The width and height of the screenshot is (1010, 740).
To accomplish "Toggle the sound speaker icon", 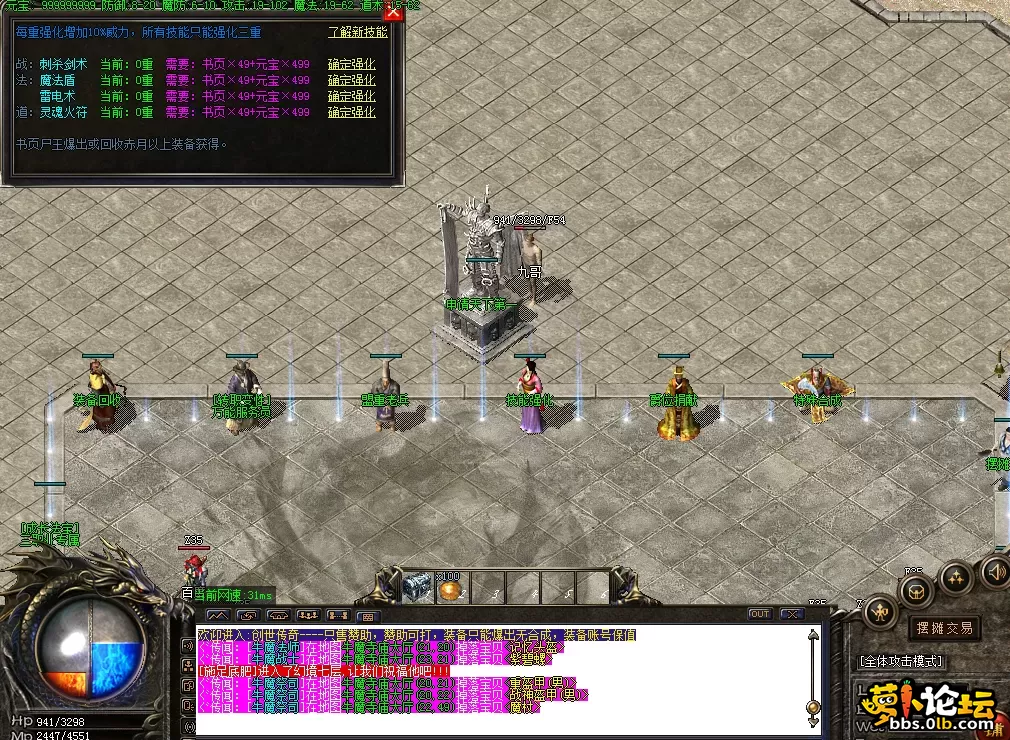I will (994, 571).
